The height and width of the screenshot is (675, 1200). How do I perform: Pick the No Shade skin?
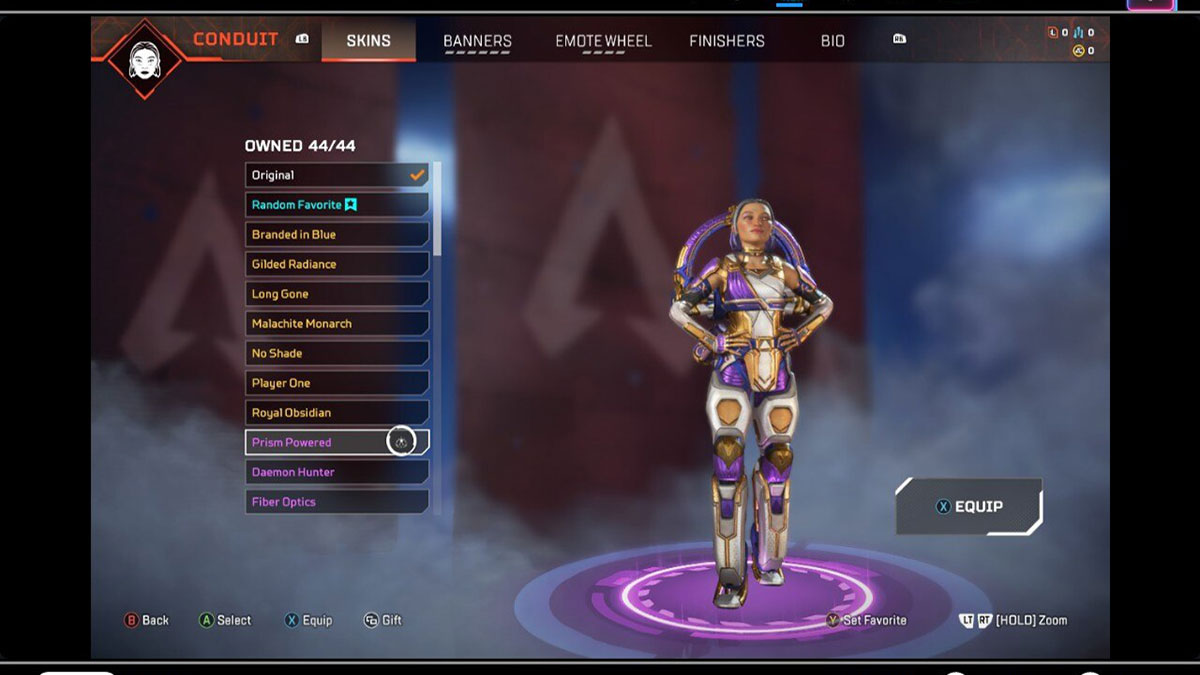point(337,353)
